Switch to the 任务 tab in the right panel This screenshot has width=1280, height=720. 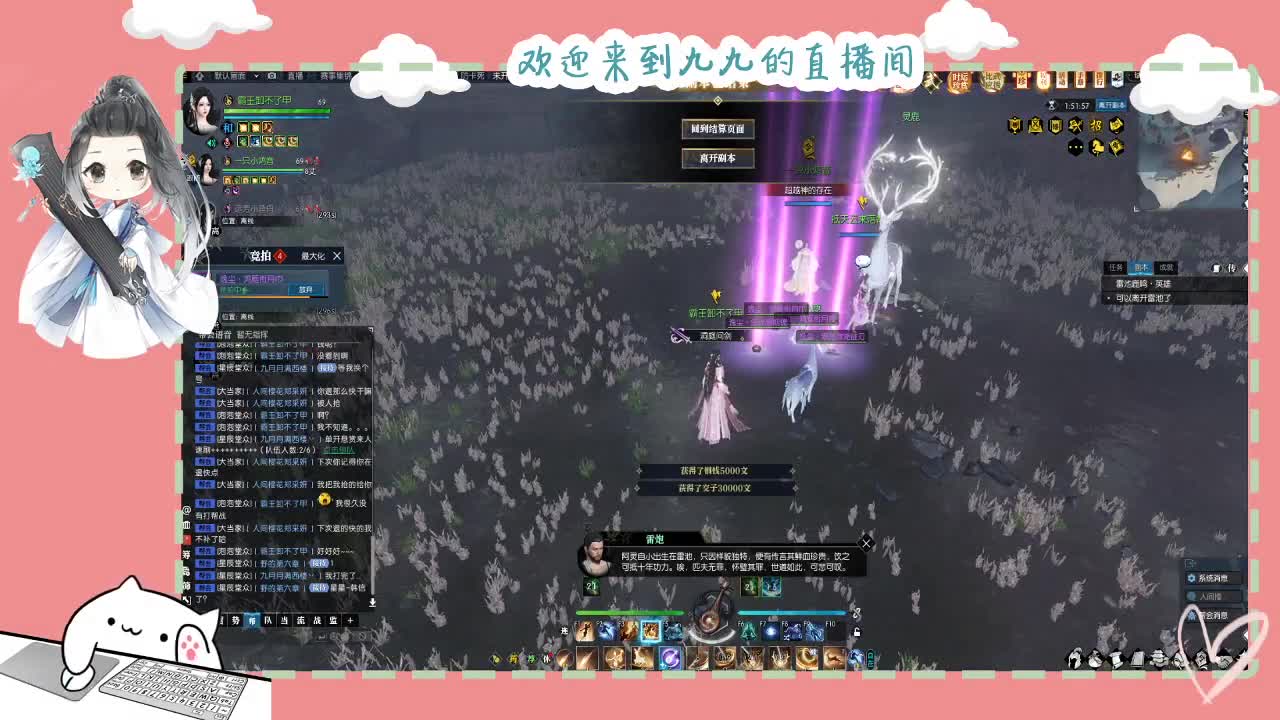(1117, 267)
